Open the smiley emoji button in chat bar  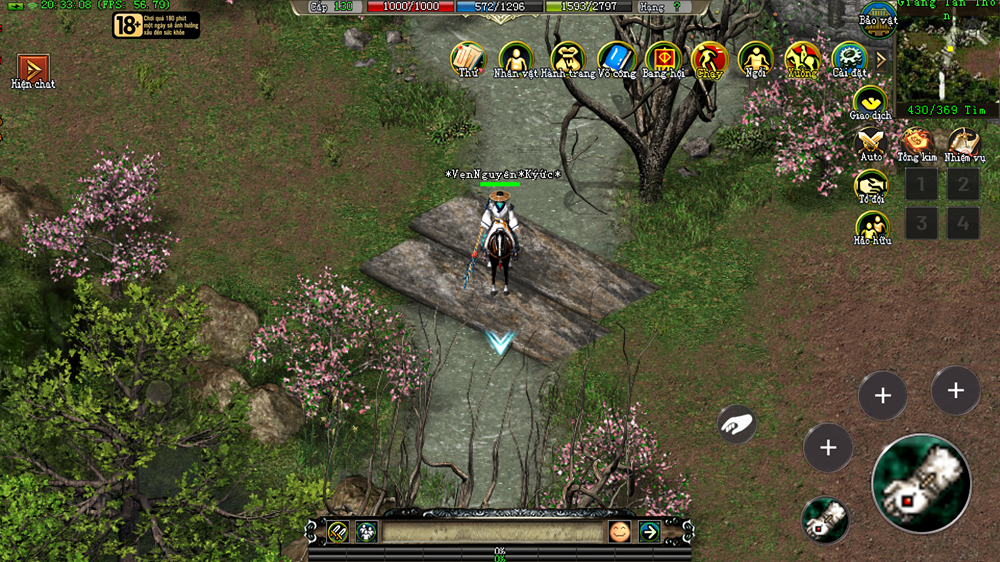pos(619,532)
